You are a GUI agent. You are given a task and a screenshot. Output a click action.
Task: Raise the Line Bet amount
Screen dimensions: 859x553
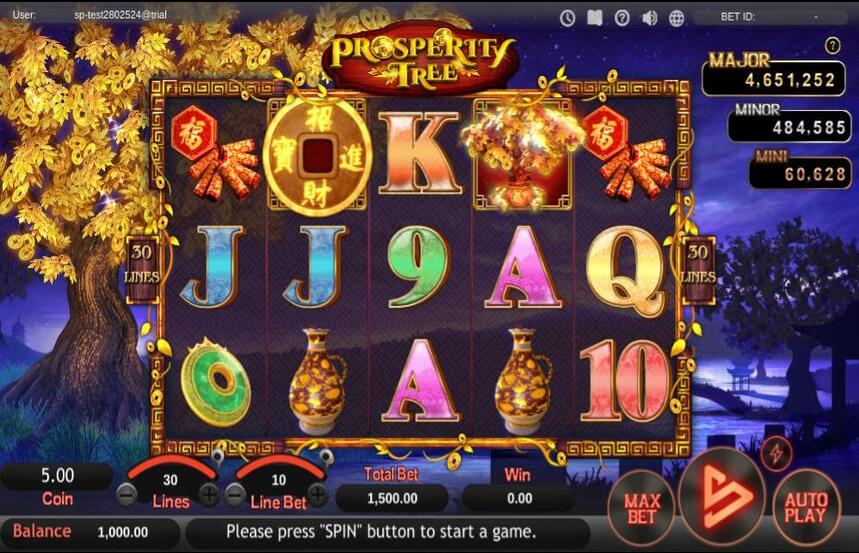(317, 493)
